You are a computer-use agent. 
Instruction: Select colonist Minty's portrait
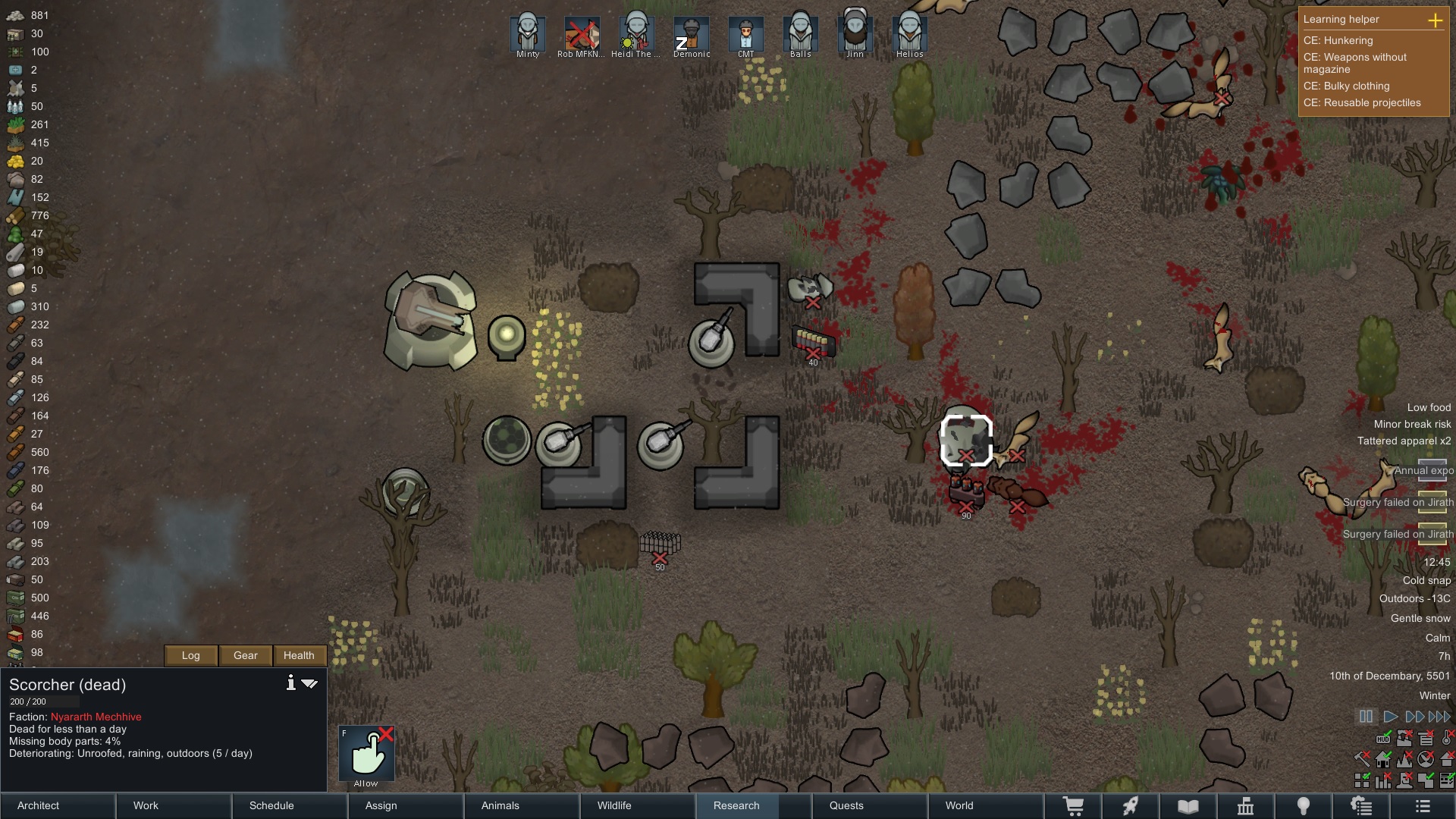[x=527, y=34]
